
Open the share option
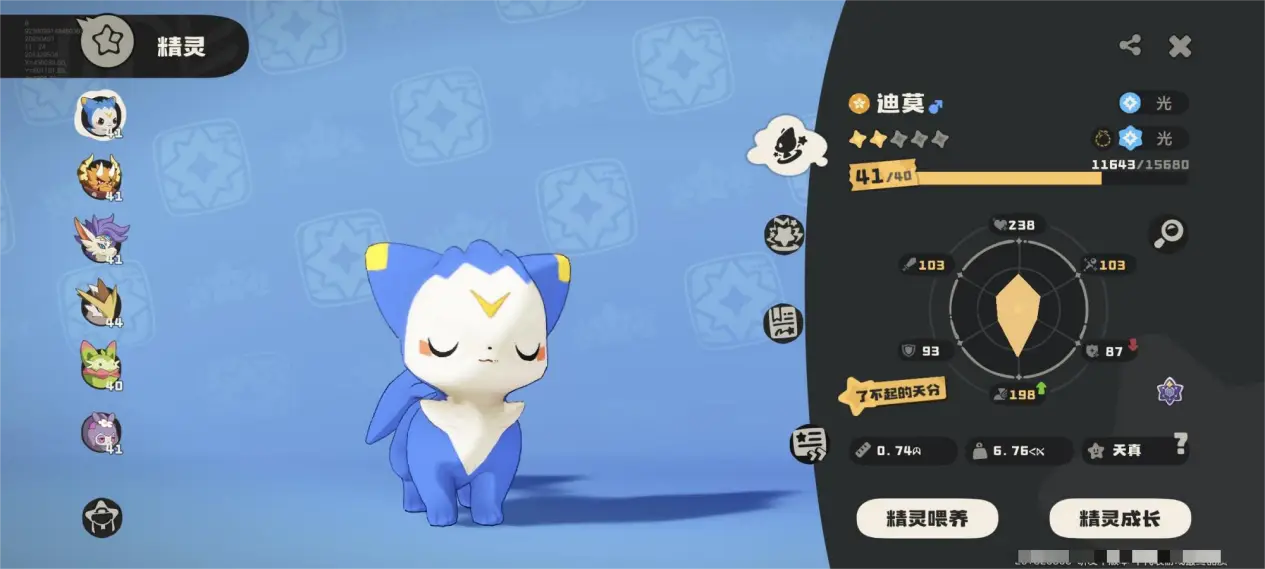pyautogui.click(x=1130, y=45)
